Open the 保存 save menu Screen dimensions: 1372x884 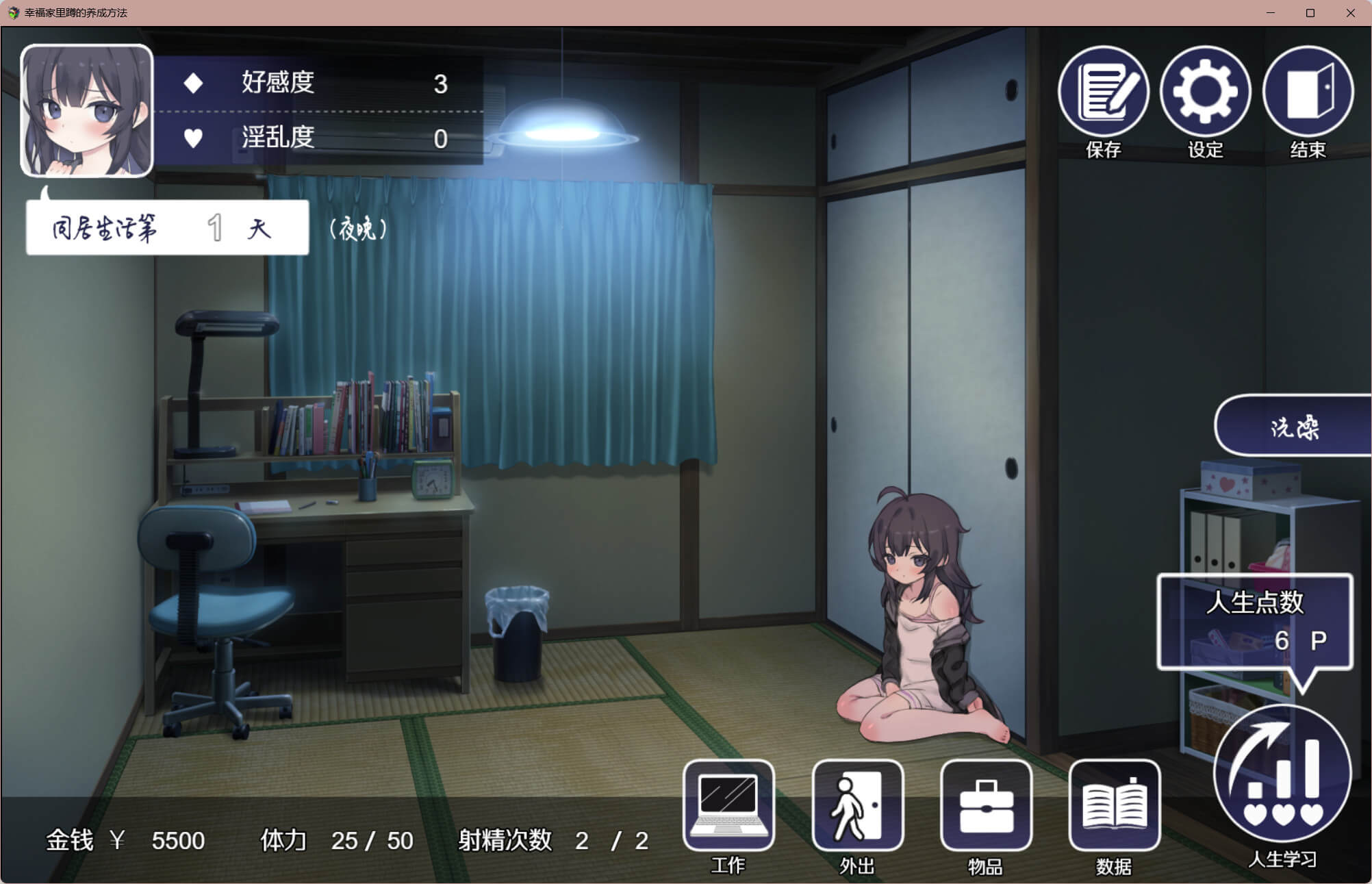click(x=1103, y=92)
